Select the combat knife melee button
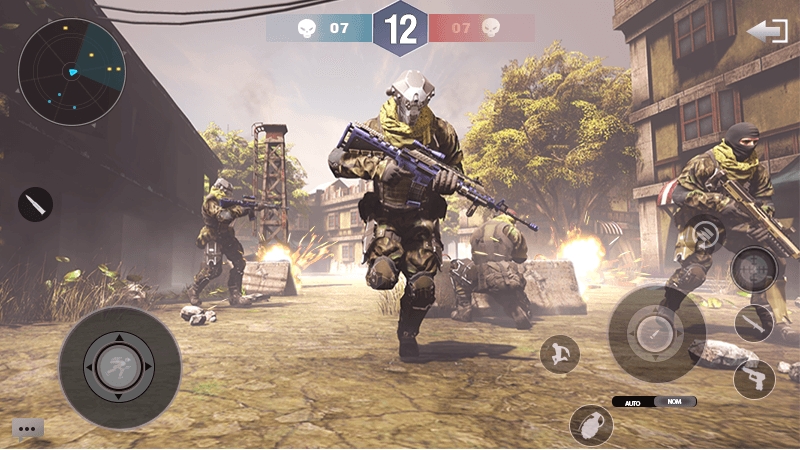 click(753, 322)
